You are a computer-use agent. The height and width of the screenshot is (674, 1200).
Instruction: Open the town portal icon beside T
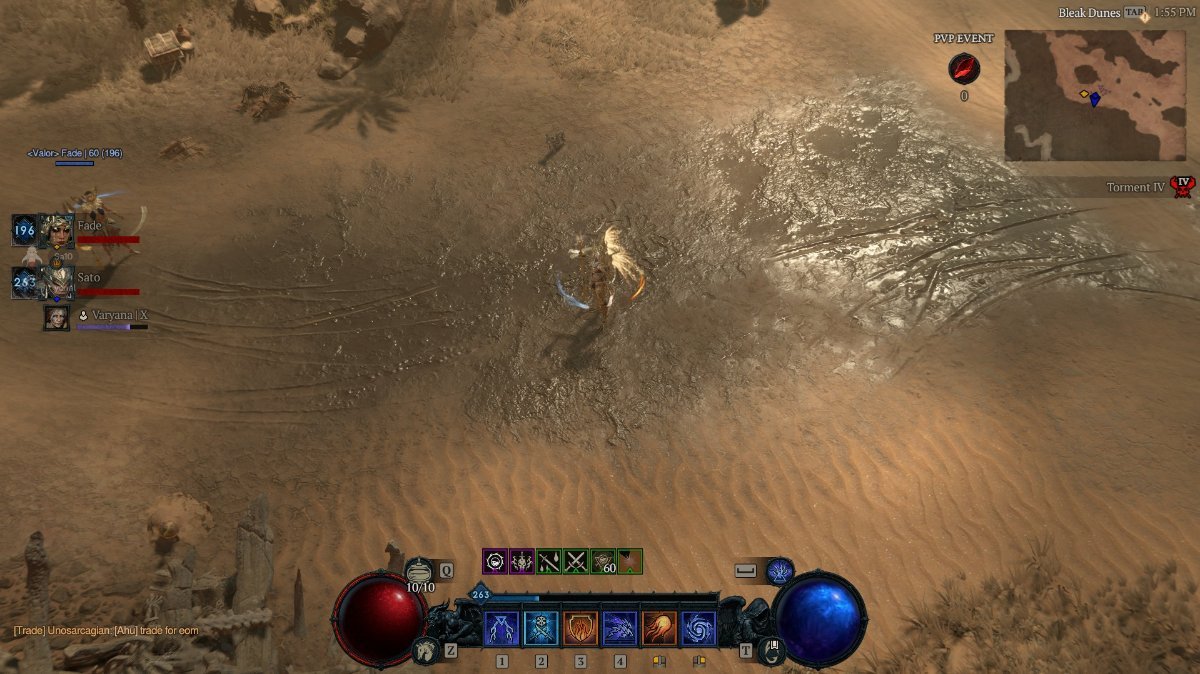tap(771, 650)
